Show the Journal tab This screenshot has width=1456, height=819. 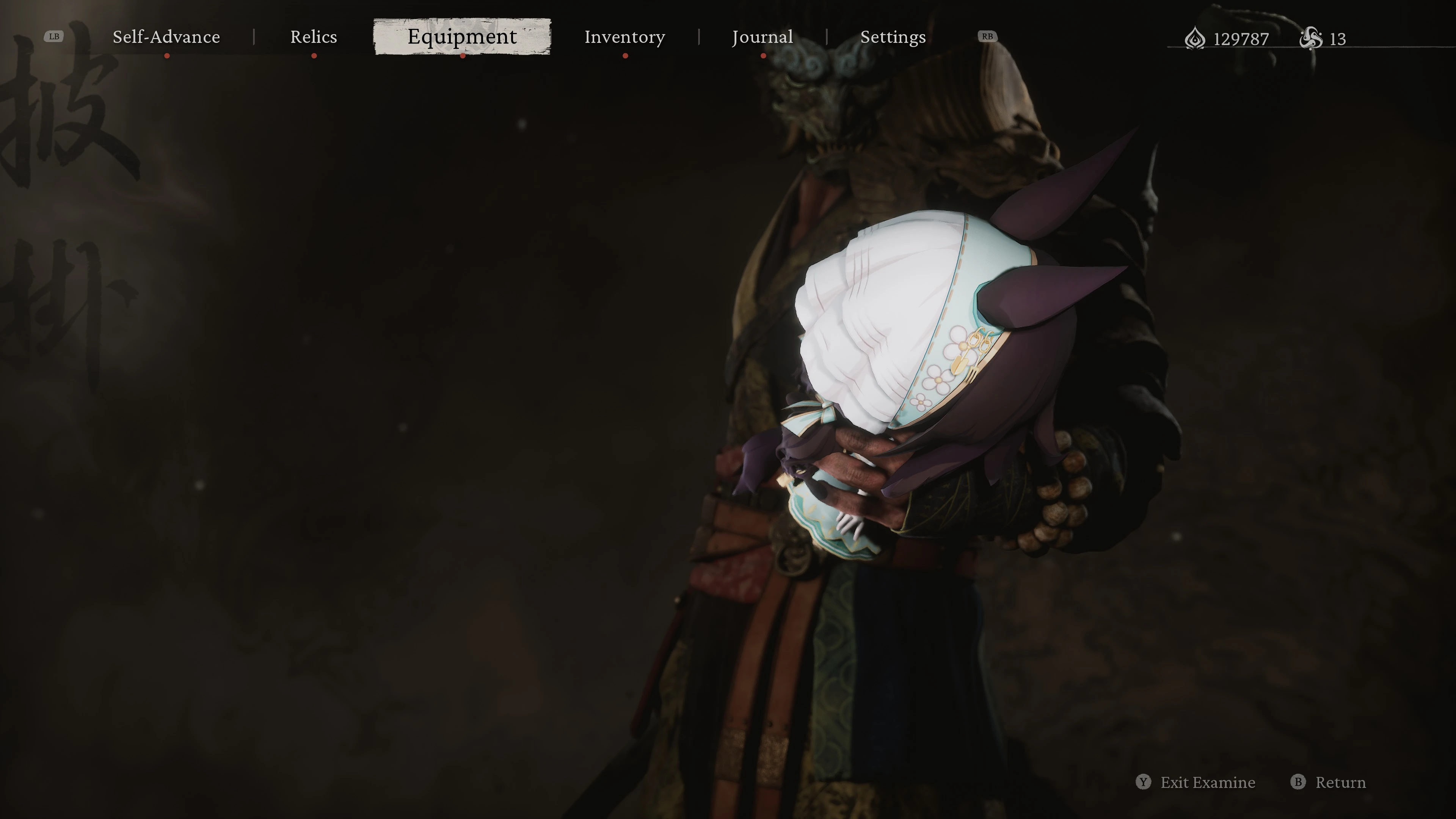coord(763,37)
